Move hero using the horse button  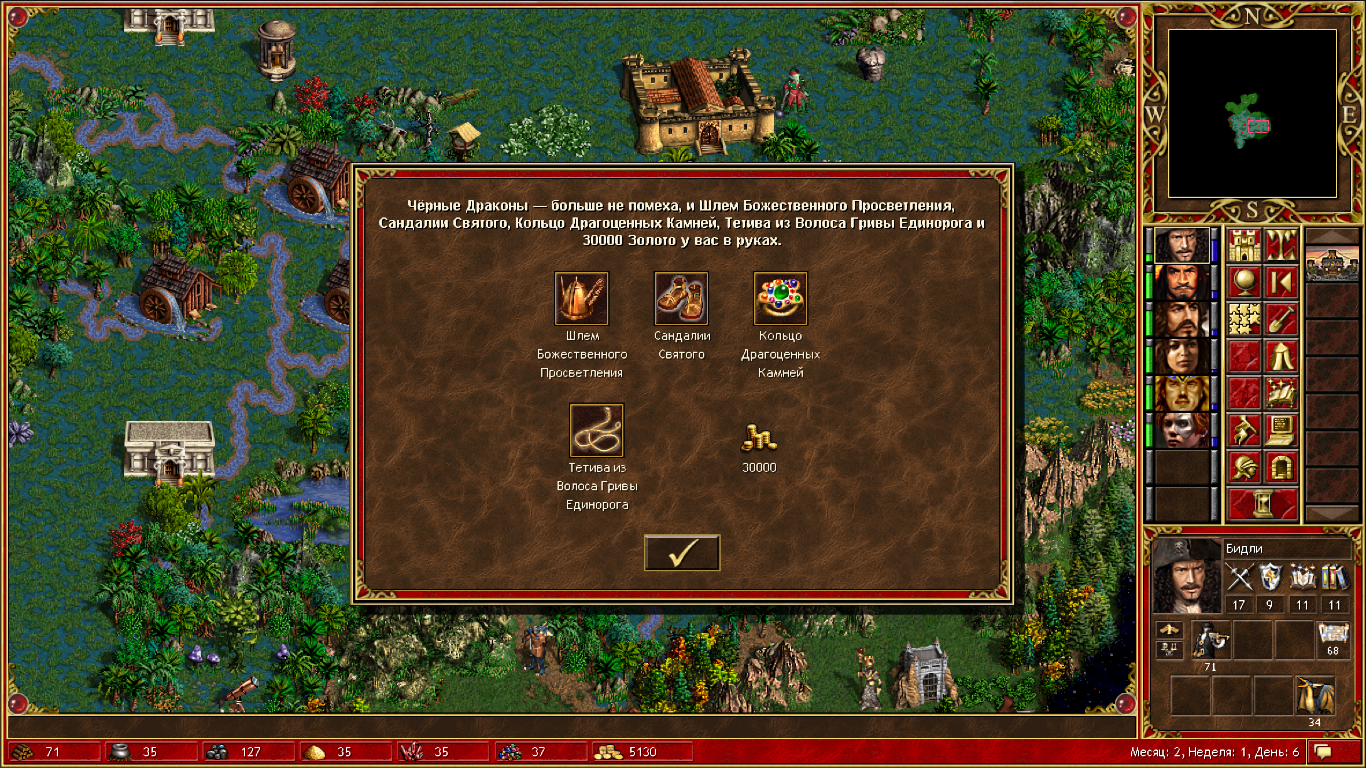[x=1244, y=430]
